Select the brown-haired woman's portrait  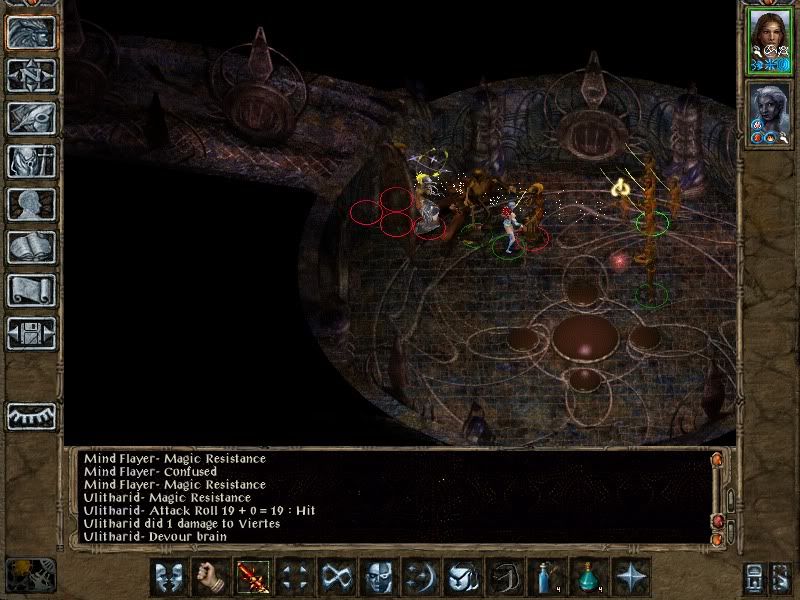770,40
